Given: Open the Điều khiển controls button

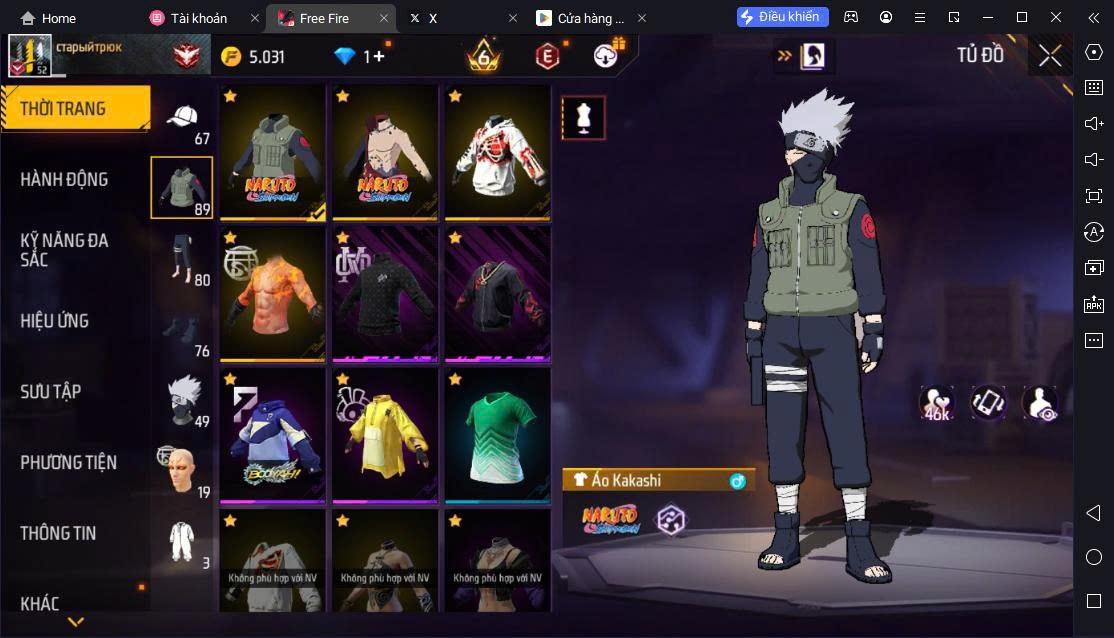Looking at the screenshot, I should 783,17.
